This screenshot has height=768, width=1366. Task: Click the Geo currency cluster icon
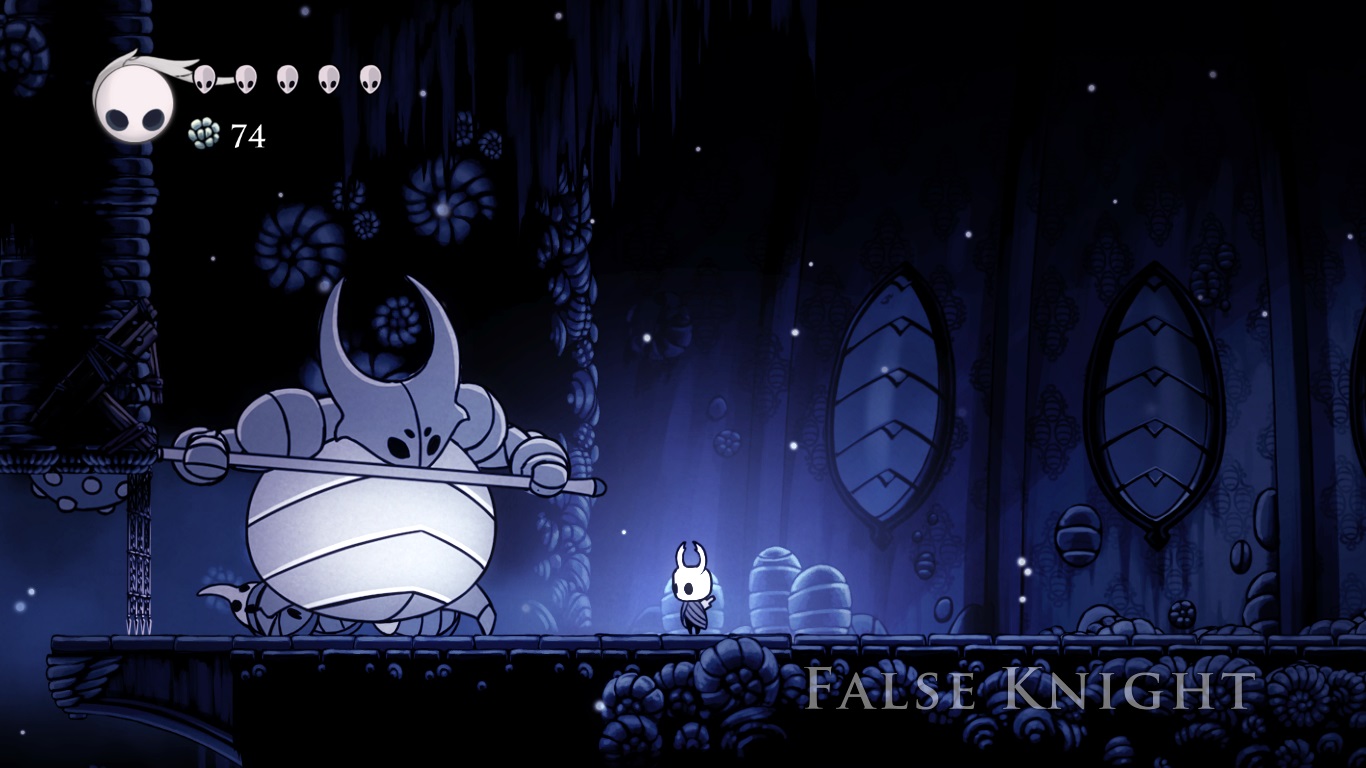click(203, 133)
